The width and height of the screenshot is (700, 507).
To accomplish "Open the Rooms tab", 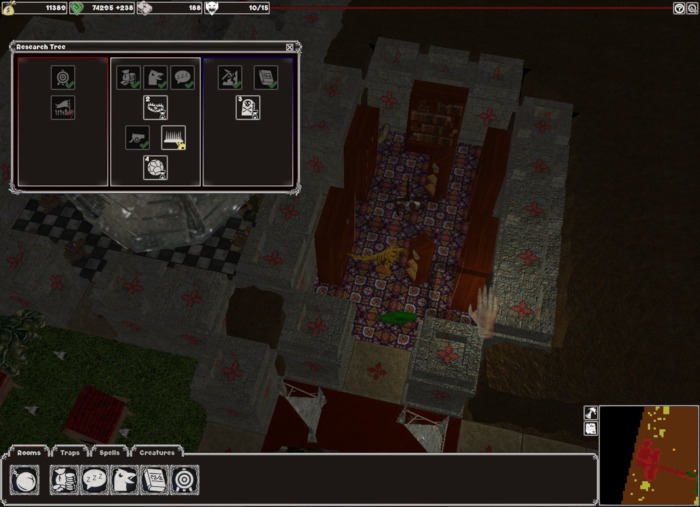I will coord(29,453).
